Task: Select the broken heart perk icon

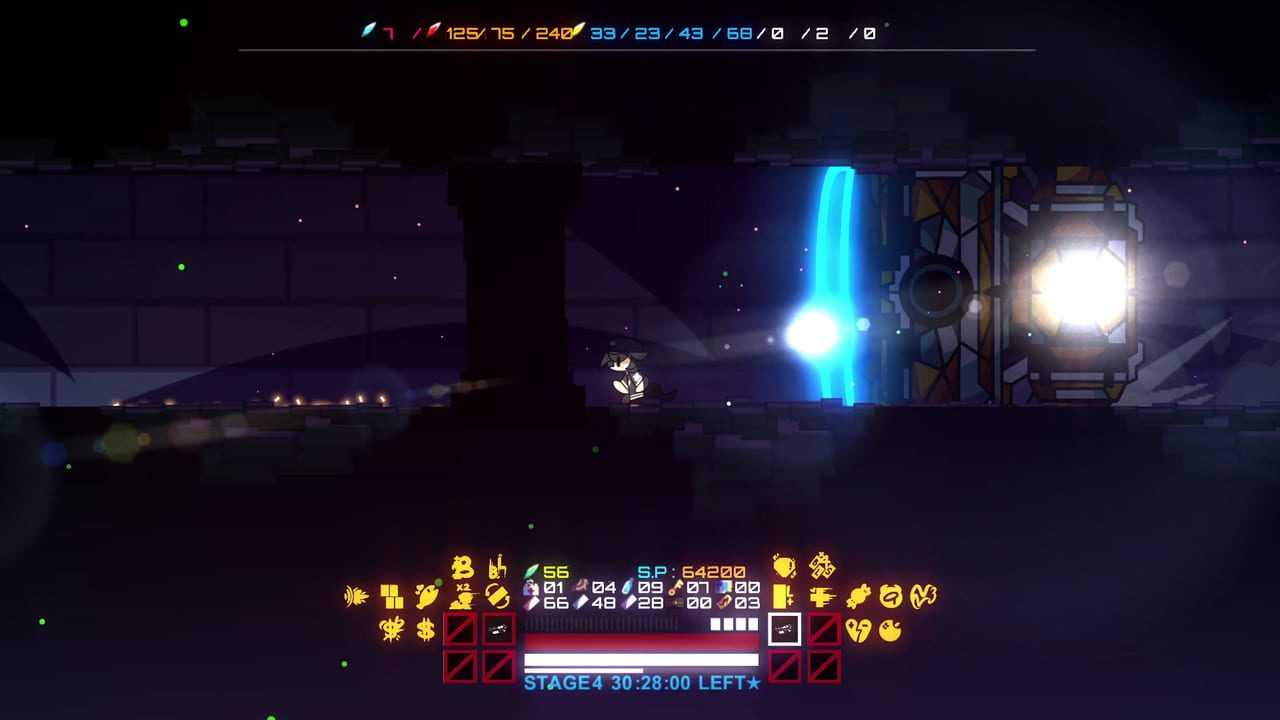Action: pos(858,630)
